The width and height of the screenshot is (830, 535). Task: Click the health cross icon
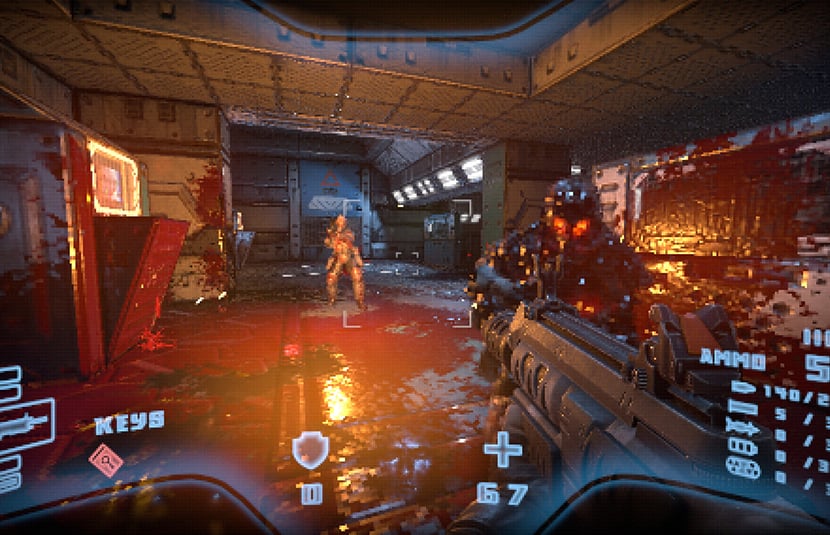(x=503, y=450)
